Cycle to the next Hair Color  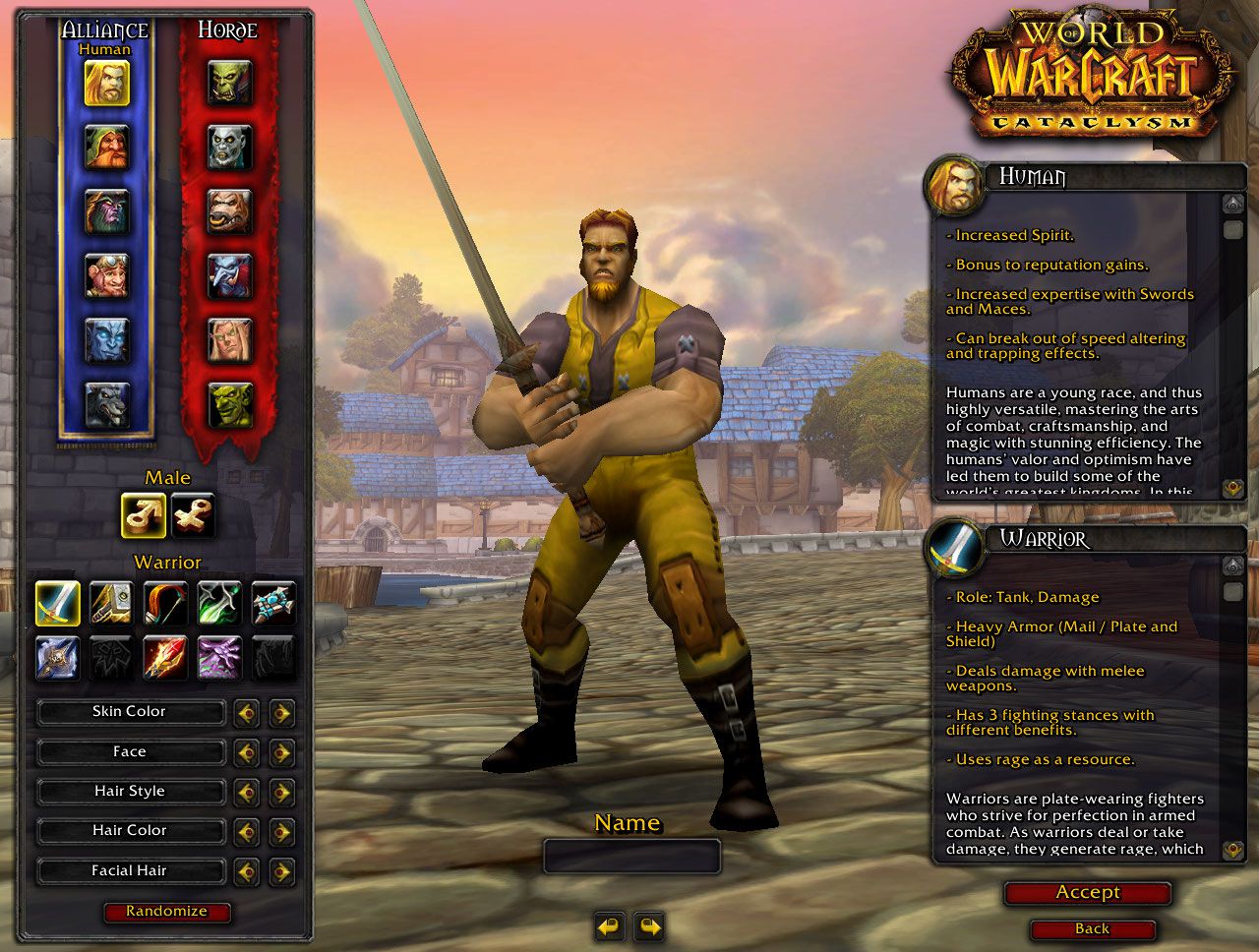pos(282,832)
